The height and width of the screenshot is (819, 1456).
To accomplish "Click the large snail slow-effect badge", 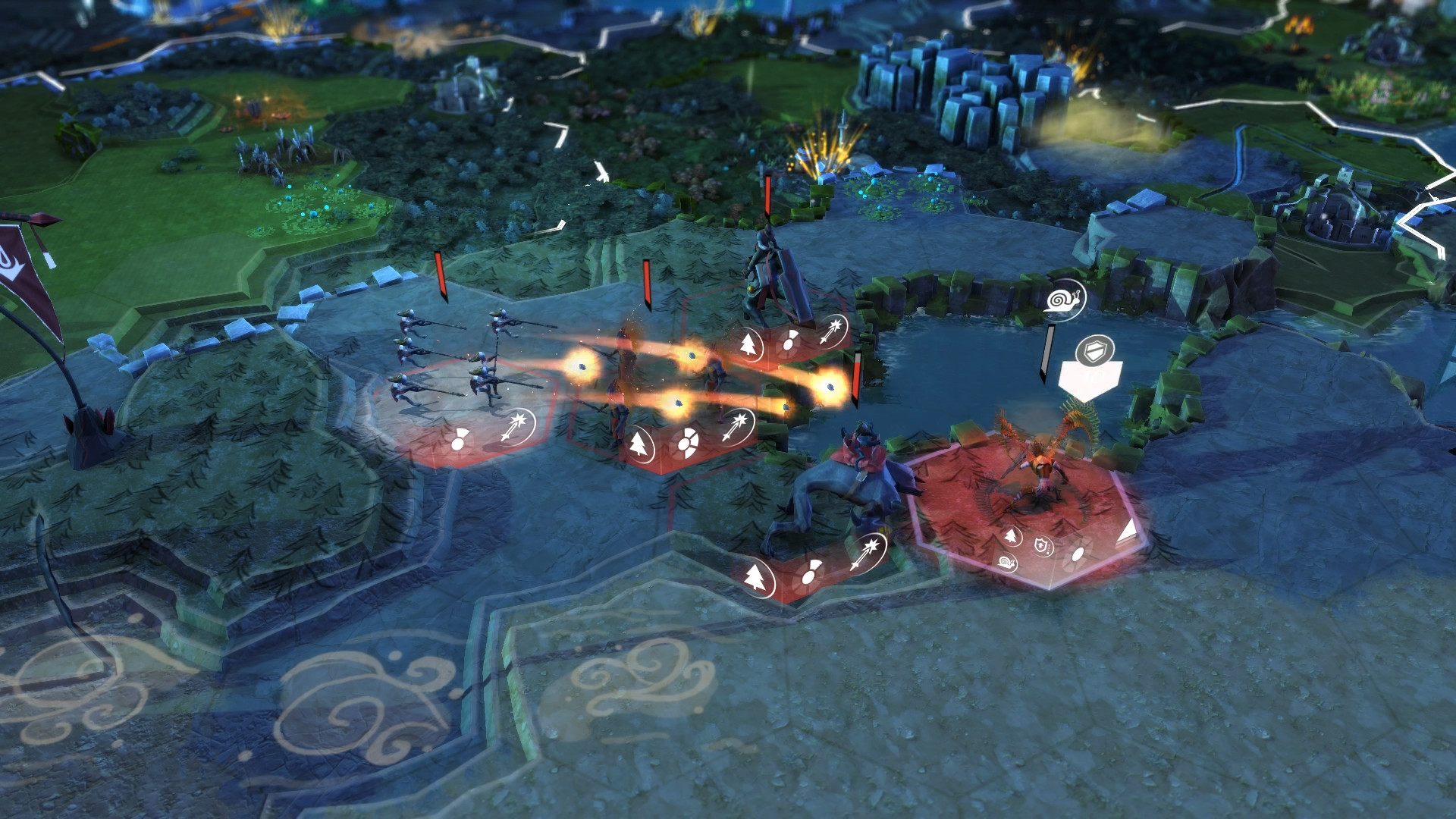I will pyautogui.click(x=1065, y=300).
